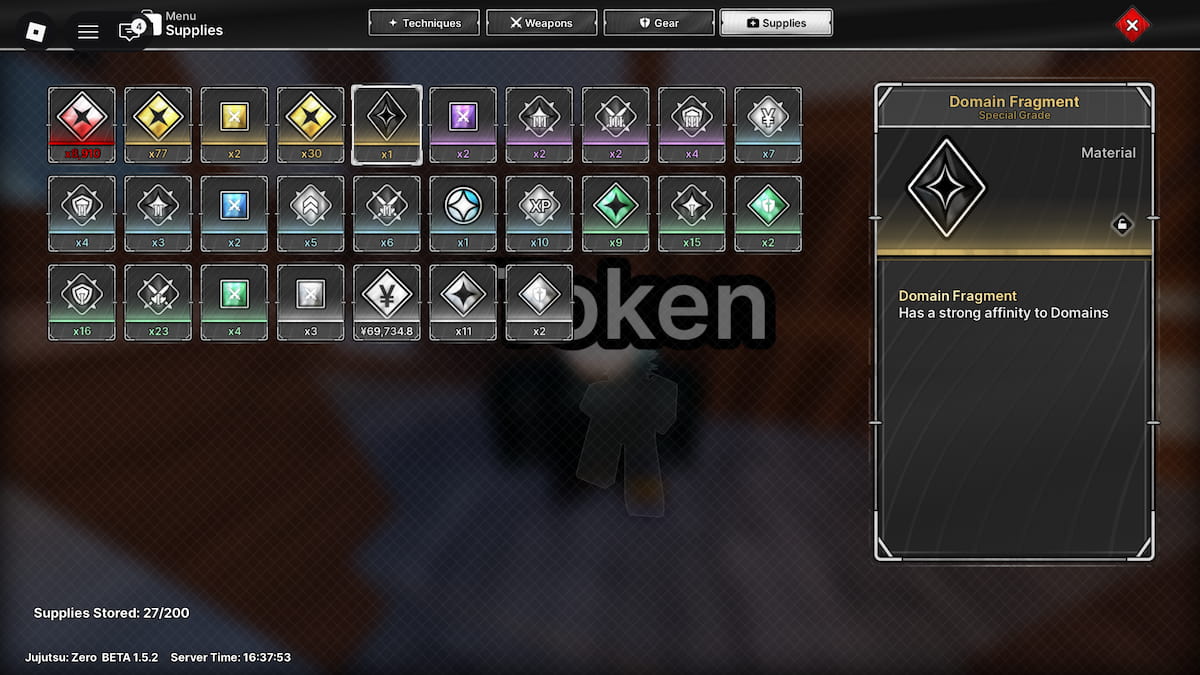Select the blue circle star item
Screen dimensions: 1200x675
pyautogui.click(x=463, y=213)
